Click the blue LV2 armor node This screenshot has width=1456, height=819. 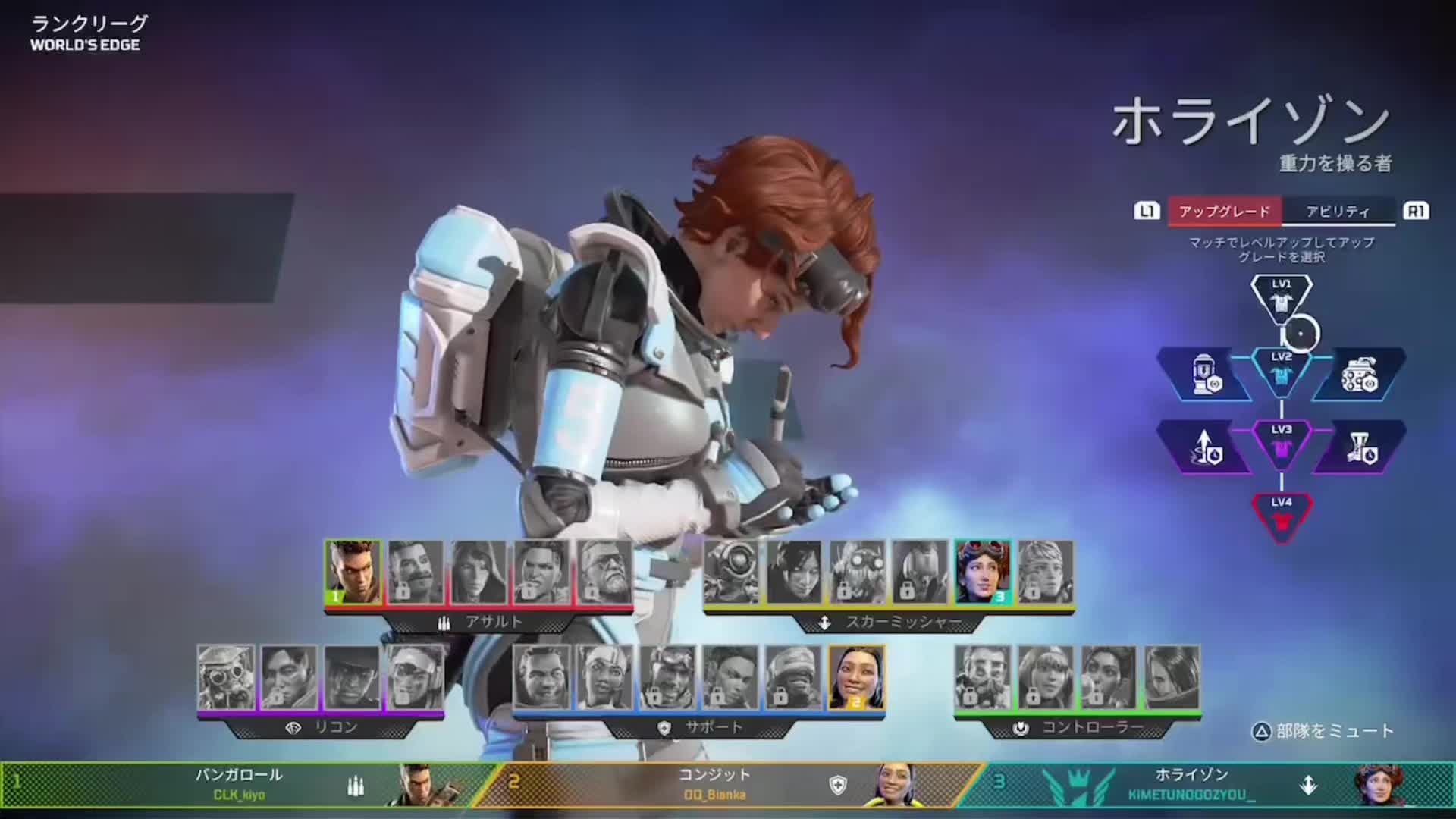click(x=1281, y=369)
